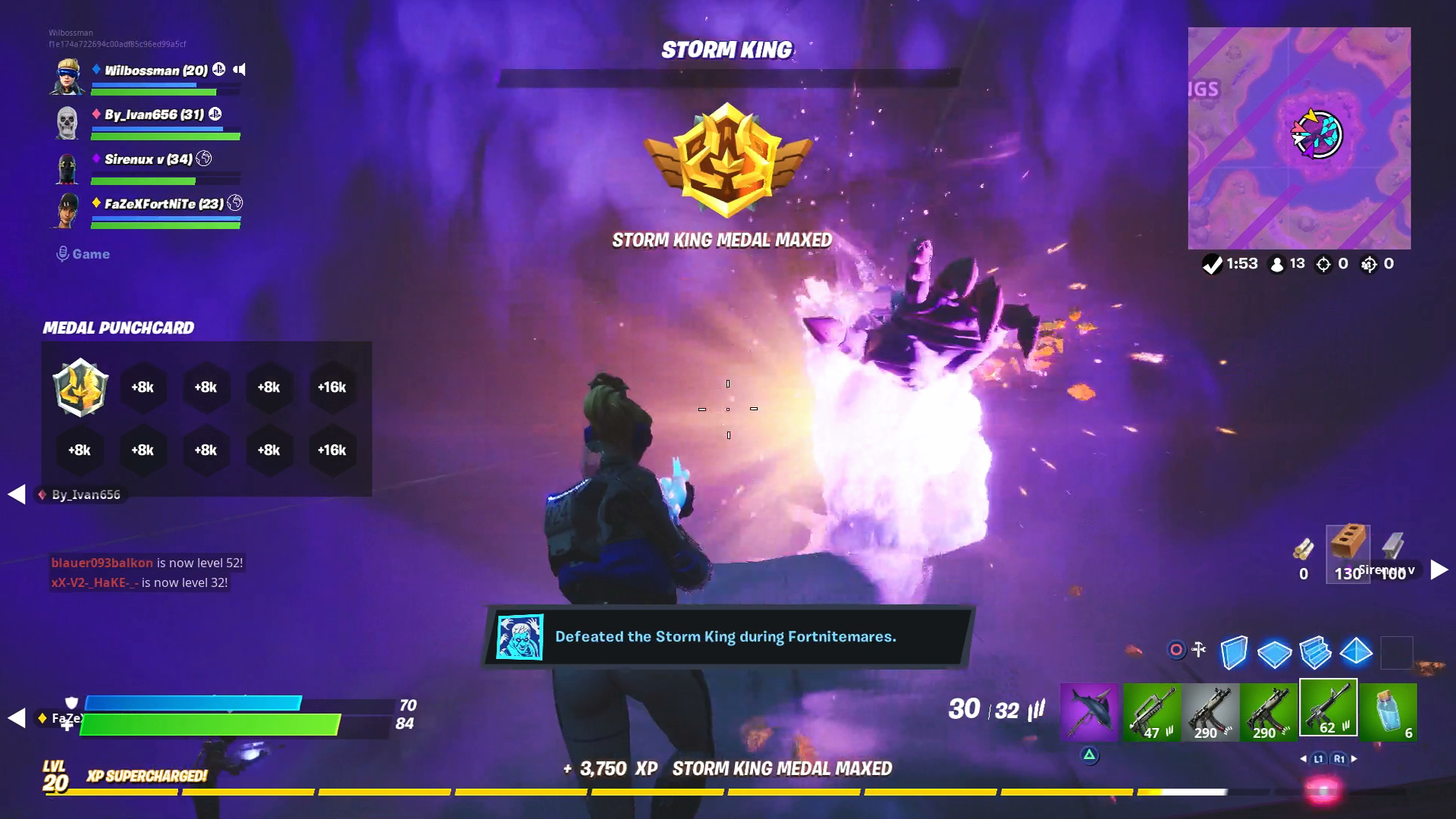Equip the shotgun with 47 ammo

(x=1151, y=711)
